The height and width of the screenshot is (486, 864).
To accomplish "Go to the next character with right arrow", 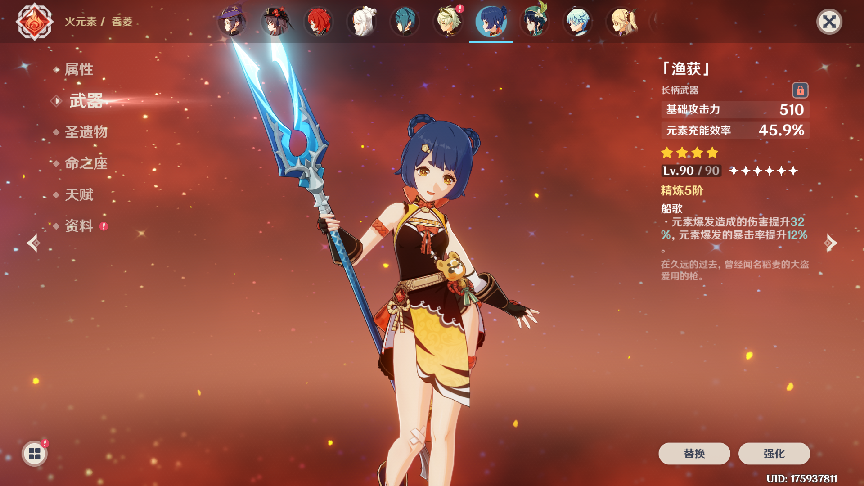I will pyautogui.click(x=830, y=243).
